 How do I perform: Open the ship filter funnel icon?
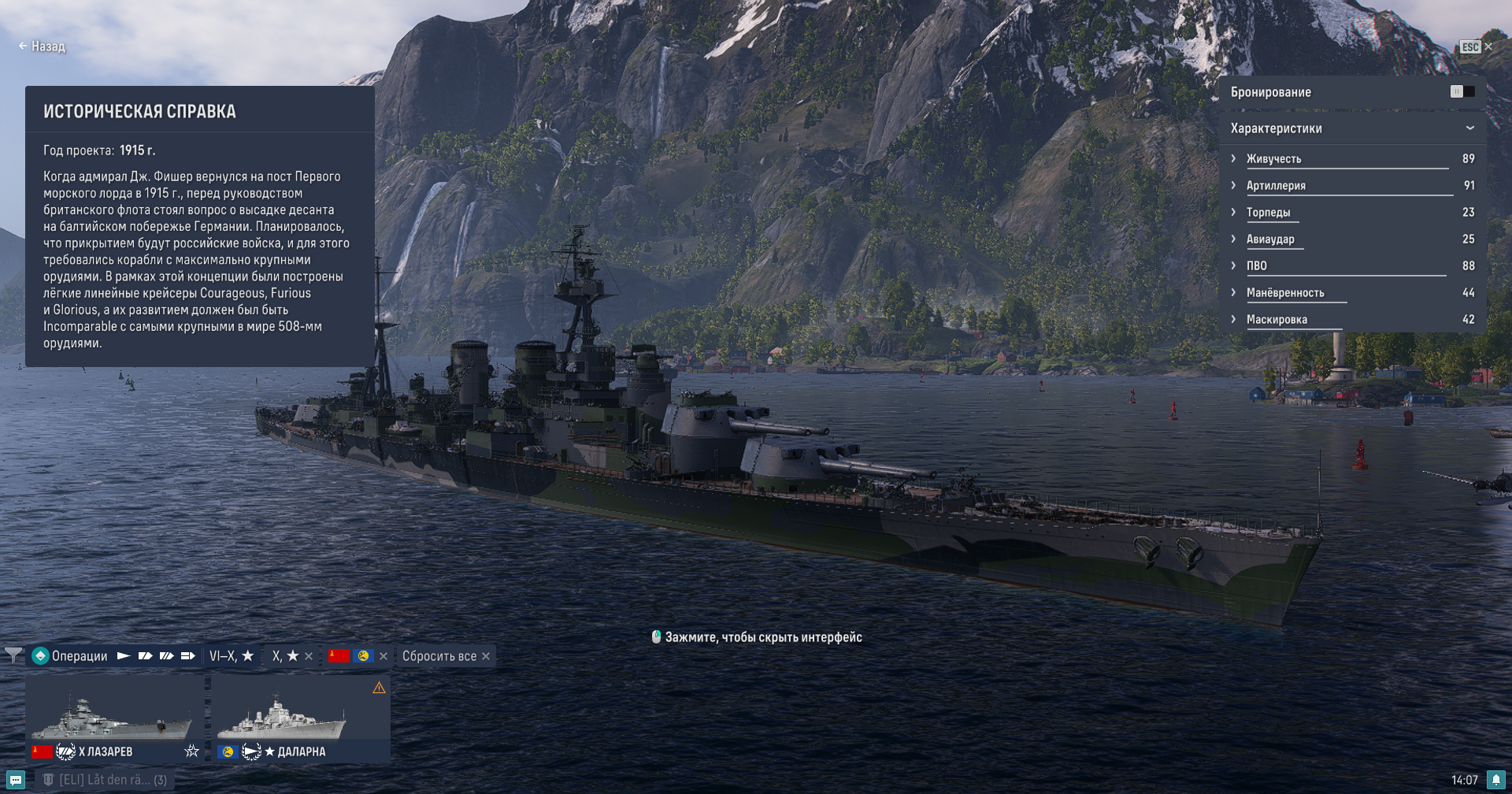[x=13, y=655]
